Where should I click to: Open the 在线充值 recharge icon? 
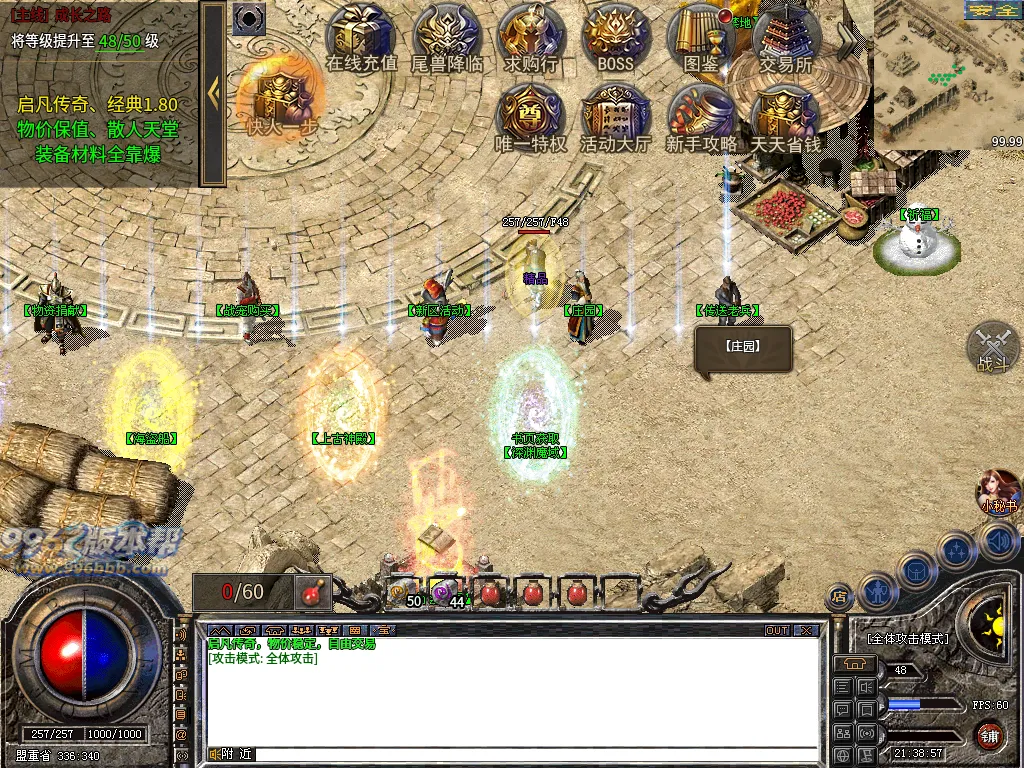click(x=362, y=38)
